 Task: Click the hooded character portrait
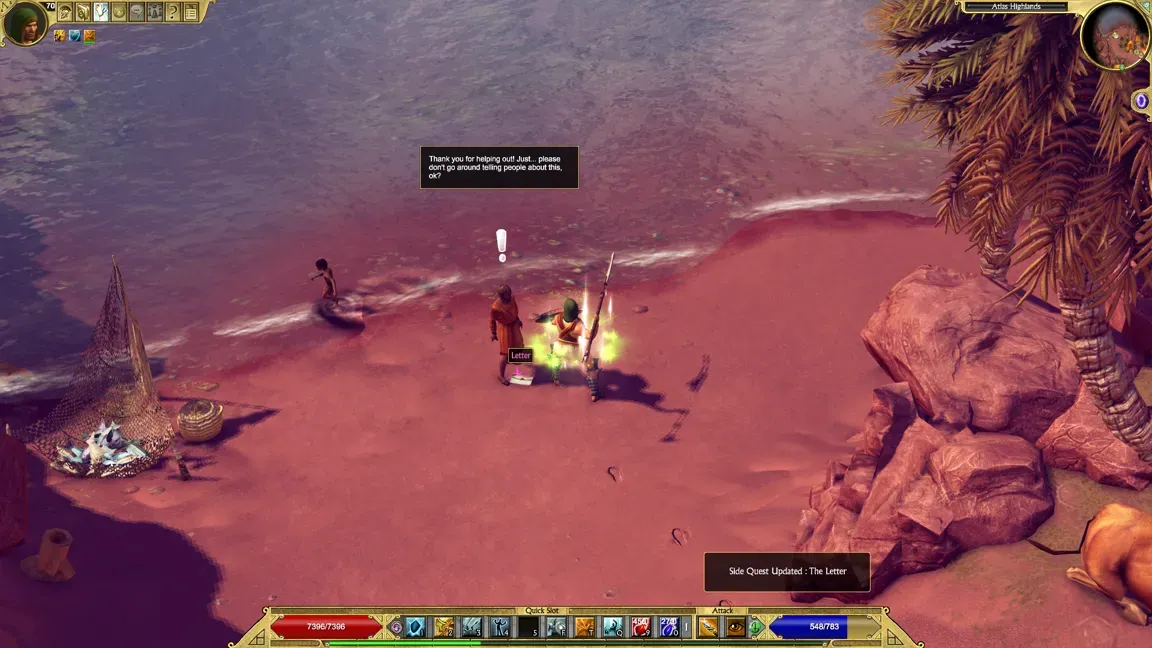(24, 23)
